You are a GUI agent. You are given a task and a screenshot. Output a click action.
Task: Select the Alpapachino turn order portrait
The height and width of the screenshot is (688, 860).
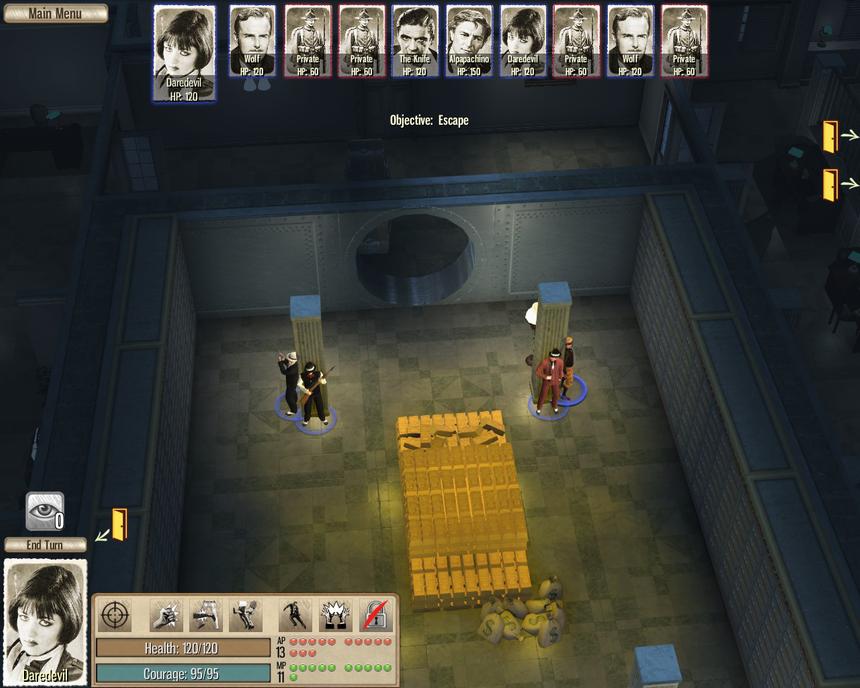click(469, 40)
